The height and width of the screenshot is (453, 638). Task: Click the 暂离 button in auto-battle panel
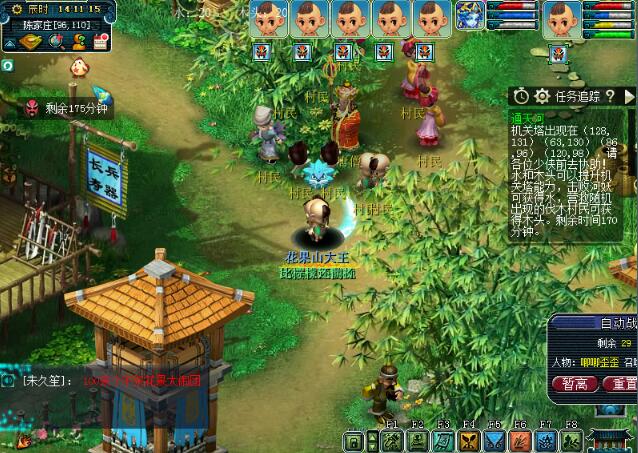point(574,383)
